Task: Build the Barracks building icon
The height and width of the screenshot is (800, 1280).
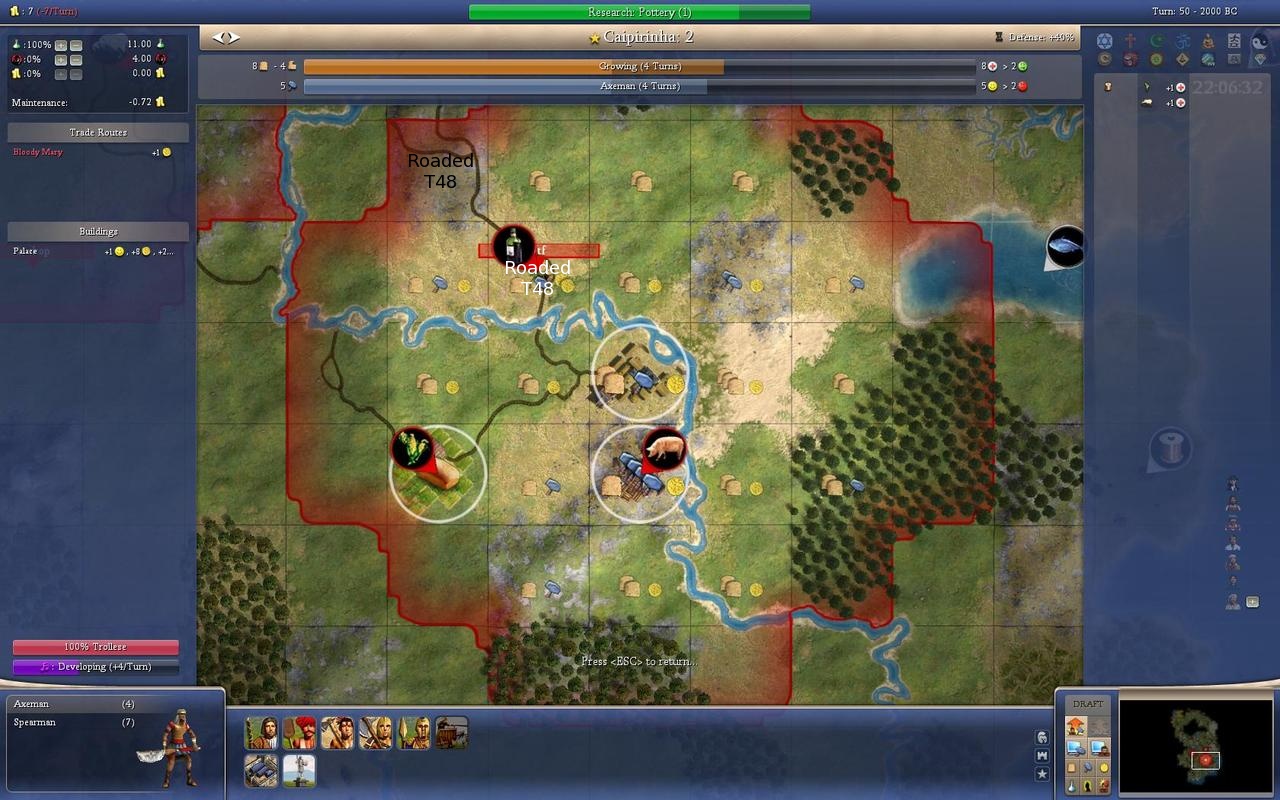Action: pos(261,770)
